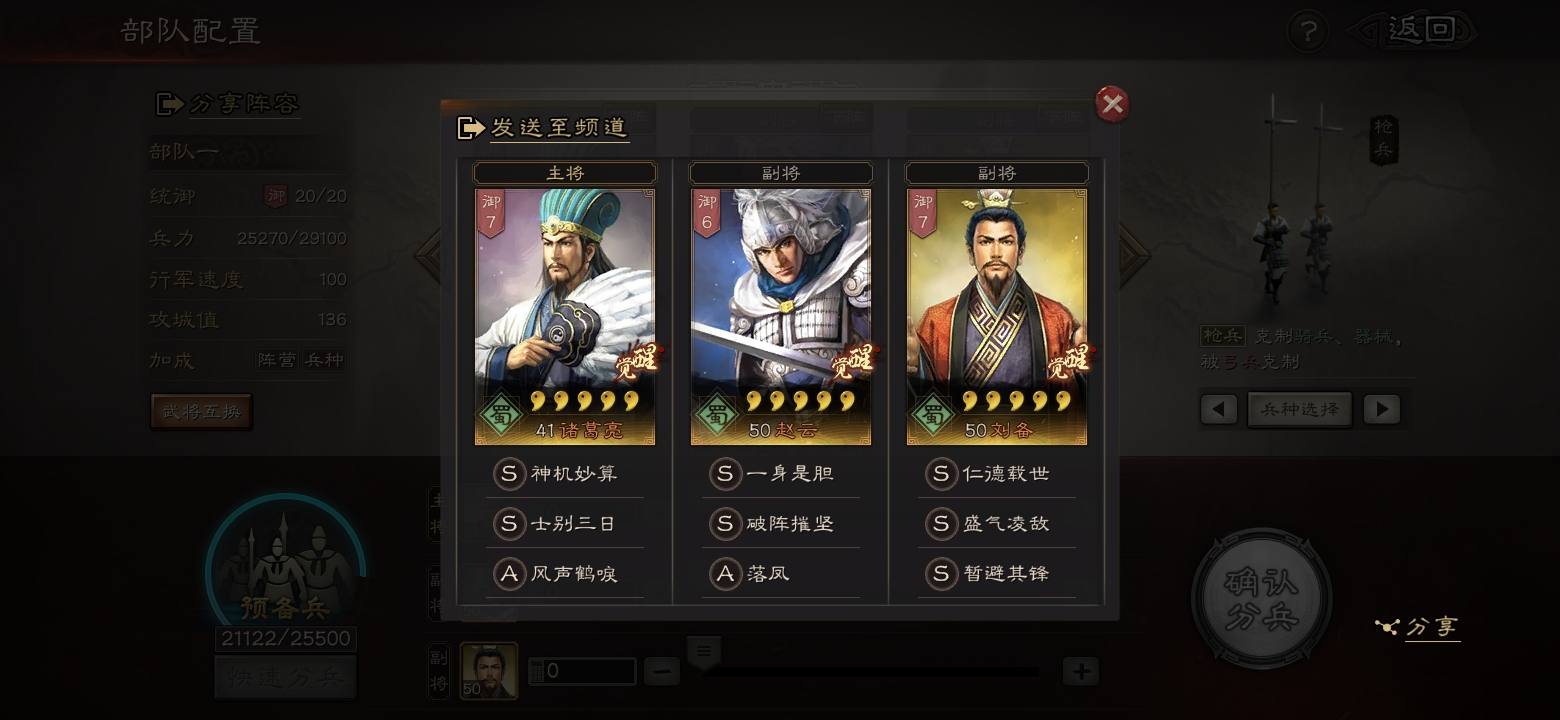
Task: Close the share lineup popup
Action: click(1112, 104)
